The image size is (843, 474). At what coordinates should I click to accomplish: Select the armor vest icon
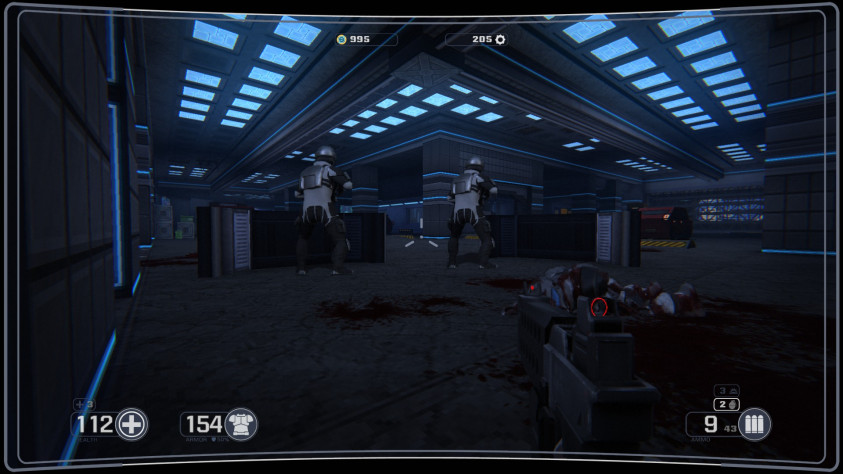(240, 424)
